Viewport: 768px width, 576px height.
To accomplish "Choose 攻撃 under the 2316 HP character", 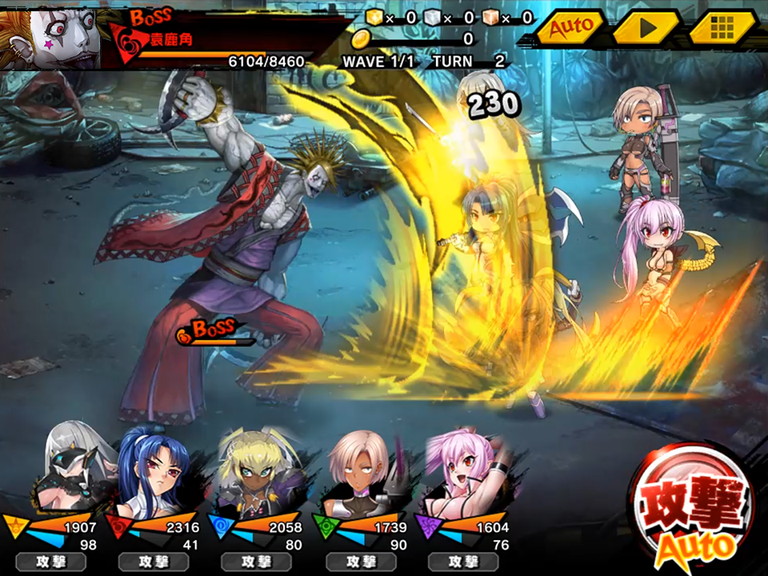I will click(154, 562).
